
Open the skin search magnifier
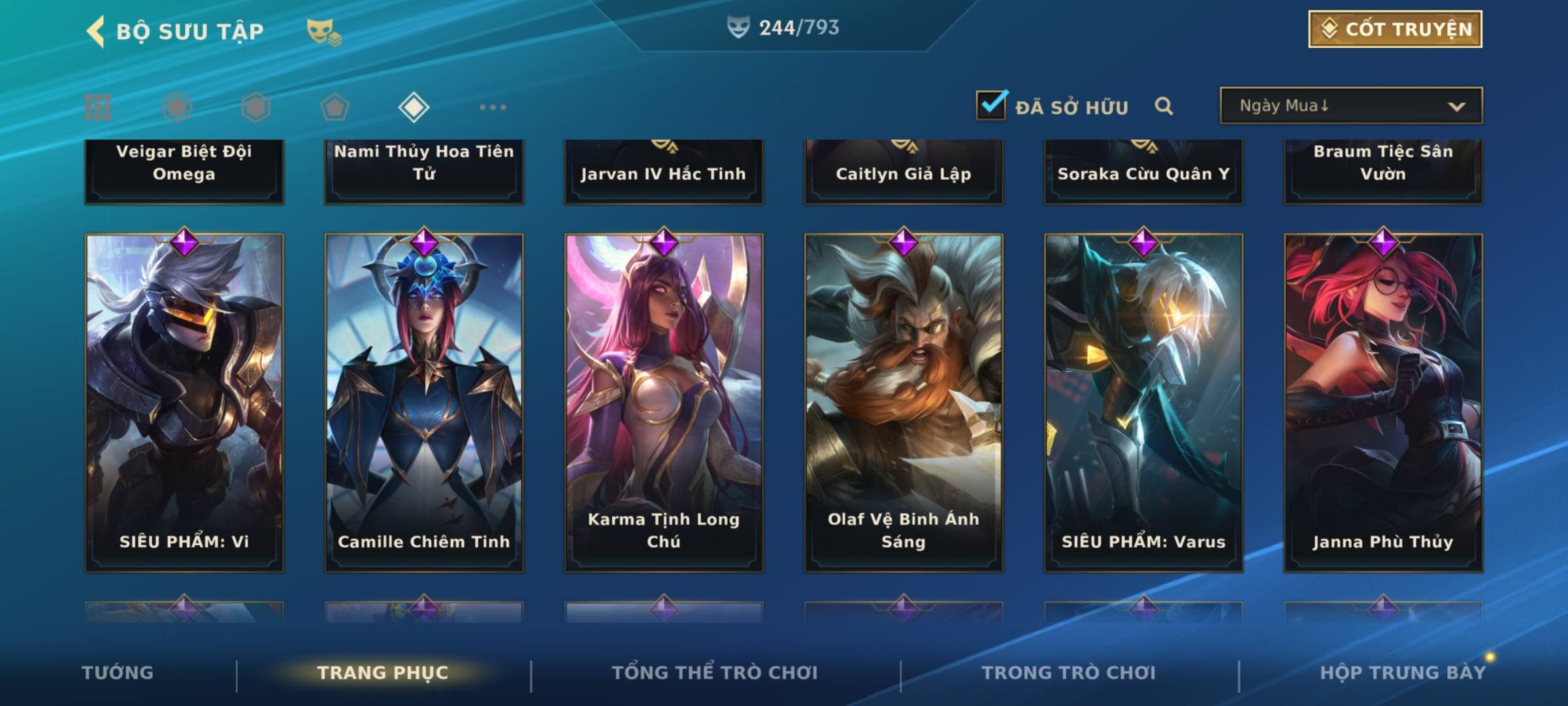[1164, 106]
